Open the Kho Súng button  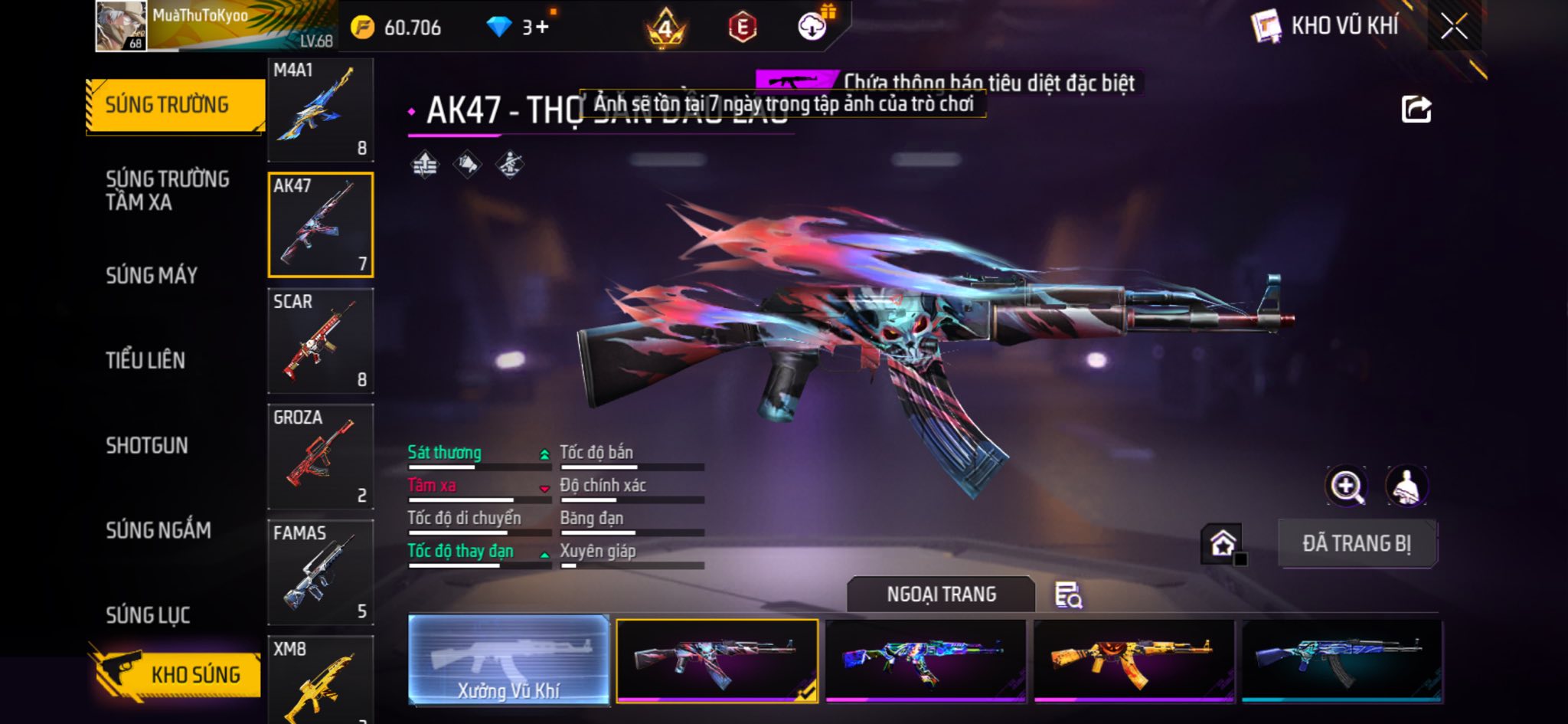coord(178,673)
